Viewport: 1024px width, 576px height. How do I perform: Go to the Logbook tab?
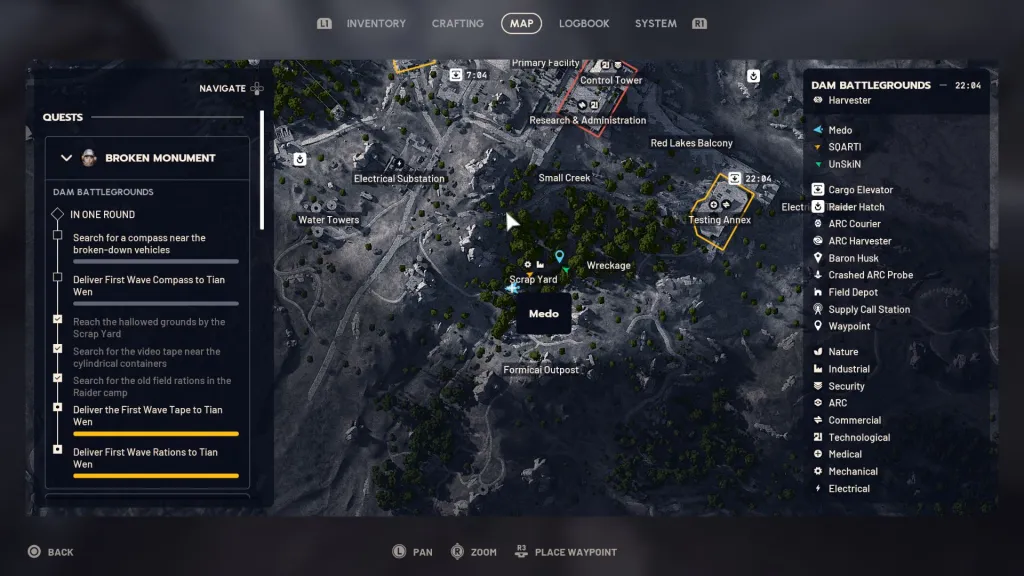[x=584, y=23]
